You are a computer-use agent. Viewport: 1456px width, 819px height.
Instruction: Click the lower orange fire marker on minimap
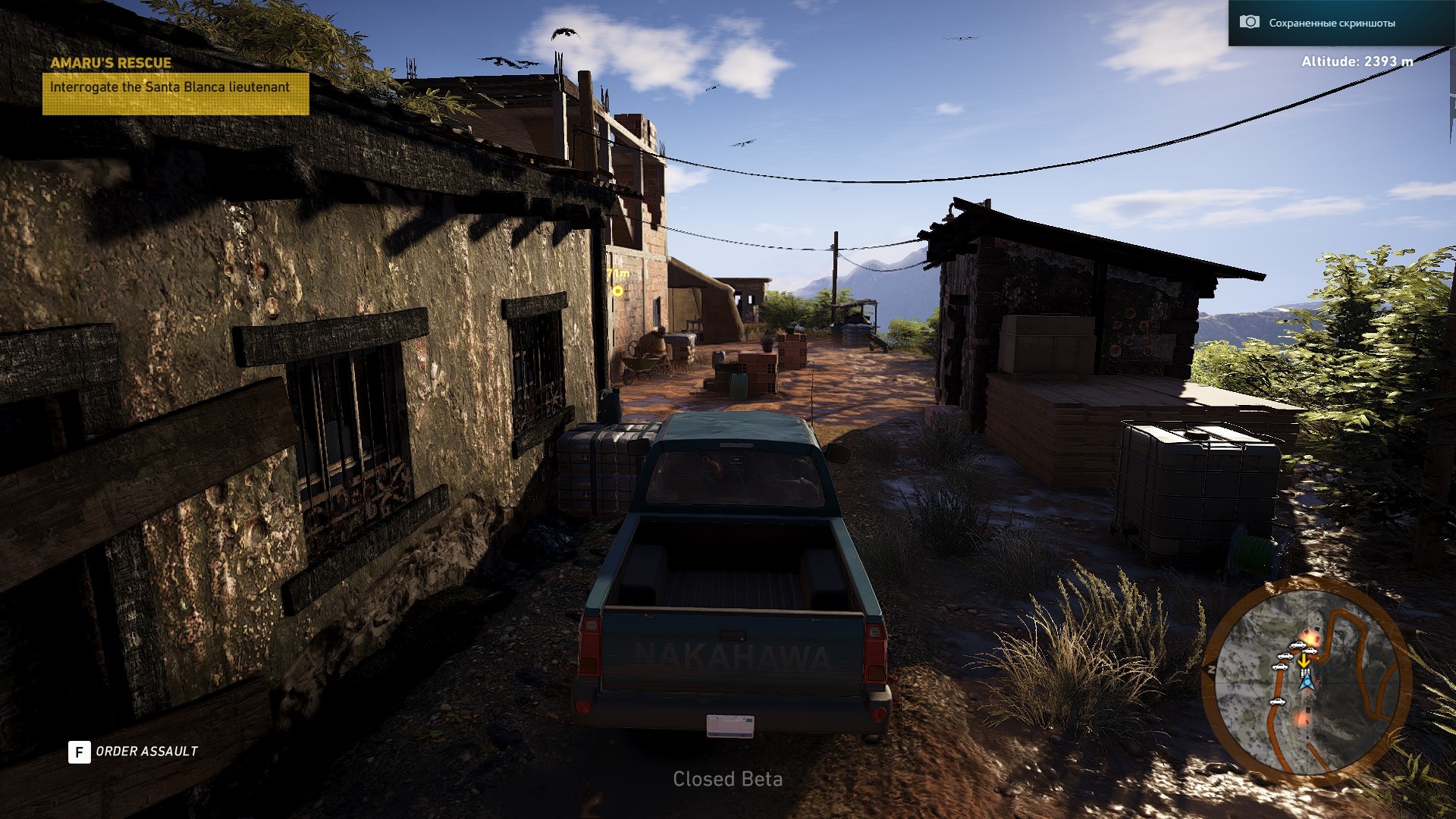(1301, 720)
